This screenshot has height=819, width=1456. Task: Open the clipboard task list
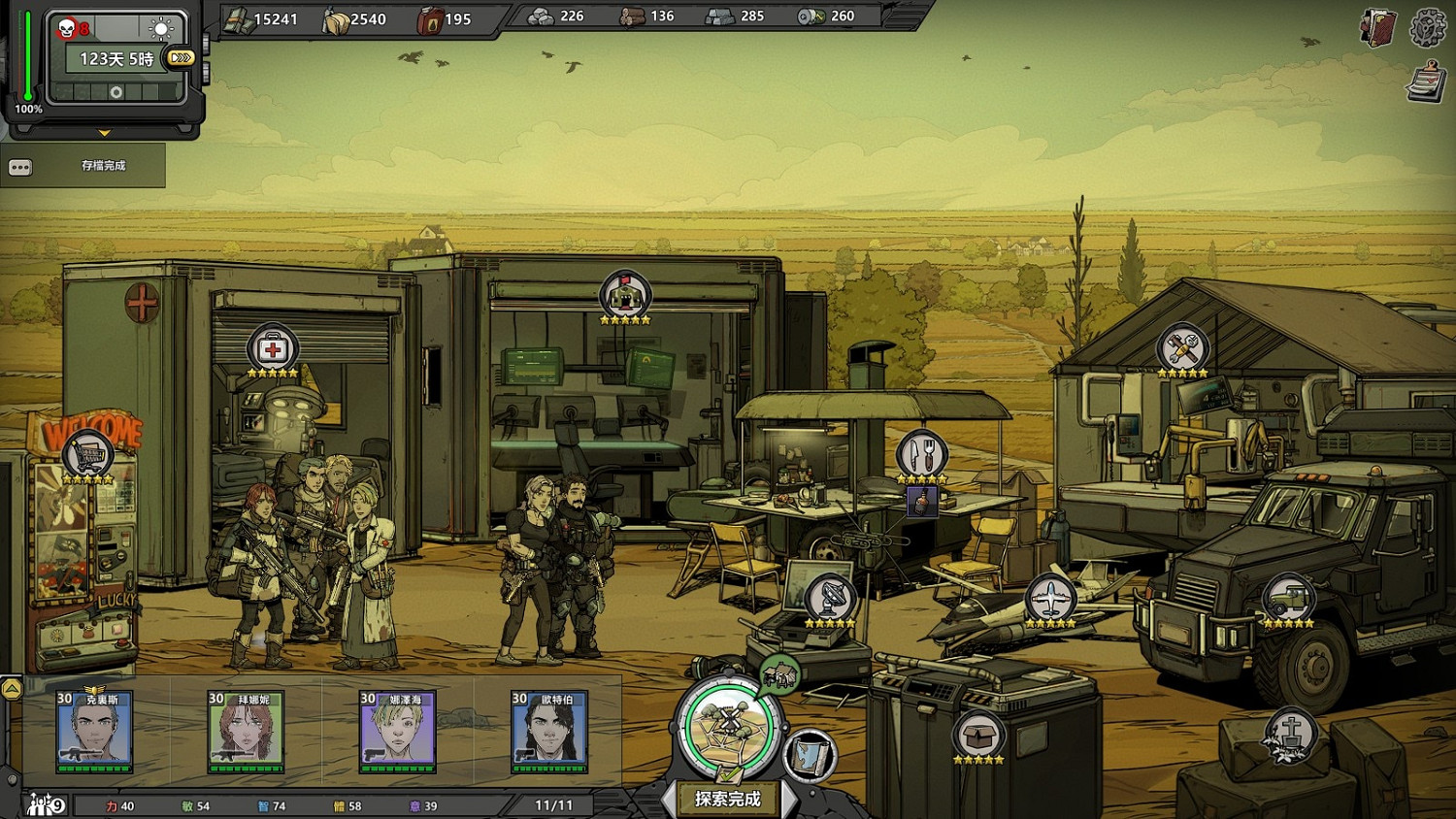point(1425,82)
